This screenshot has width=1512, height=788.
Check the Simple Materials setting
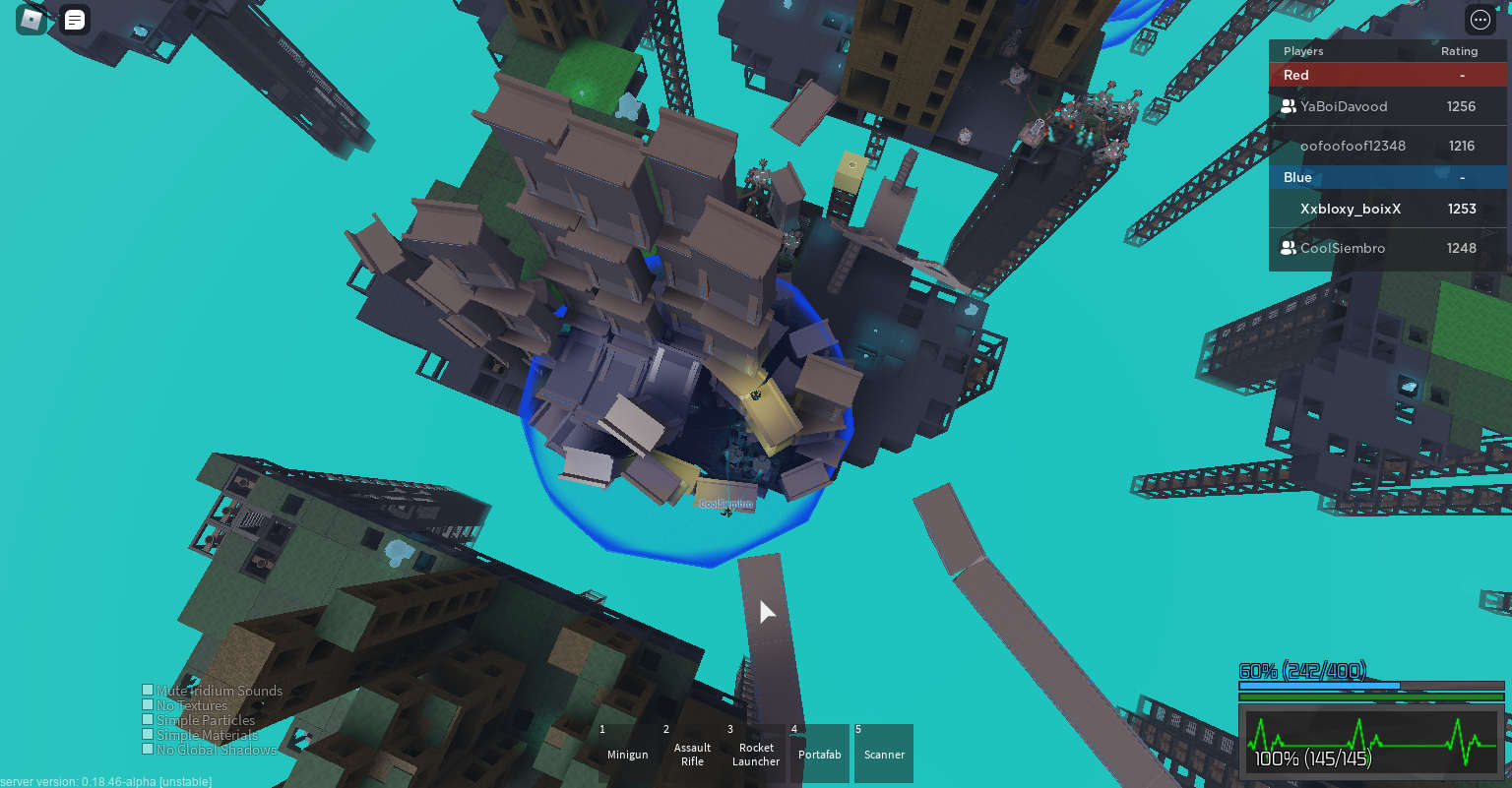tap(147, 734)
